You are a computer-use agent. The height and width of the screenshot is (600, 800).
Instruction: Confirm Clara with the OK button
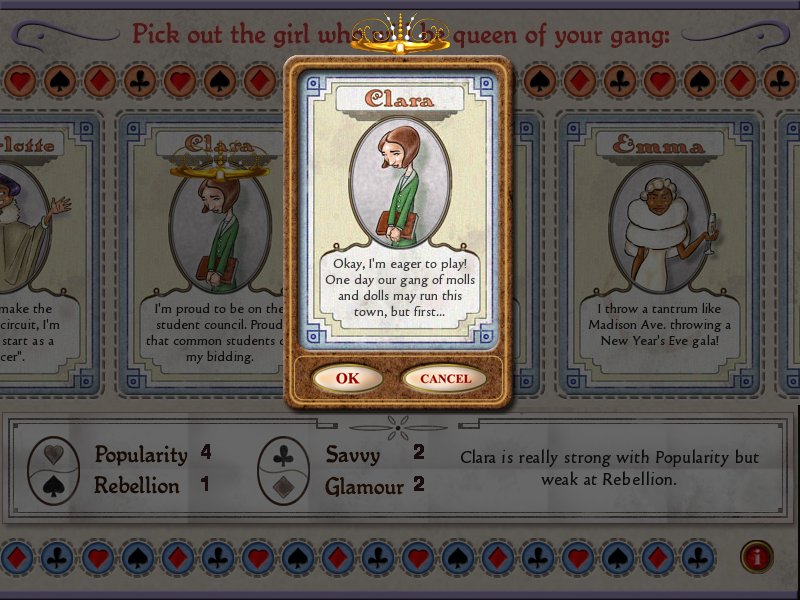click(347, 379)
